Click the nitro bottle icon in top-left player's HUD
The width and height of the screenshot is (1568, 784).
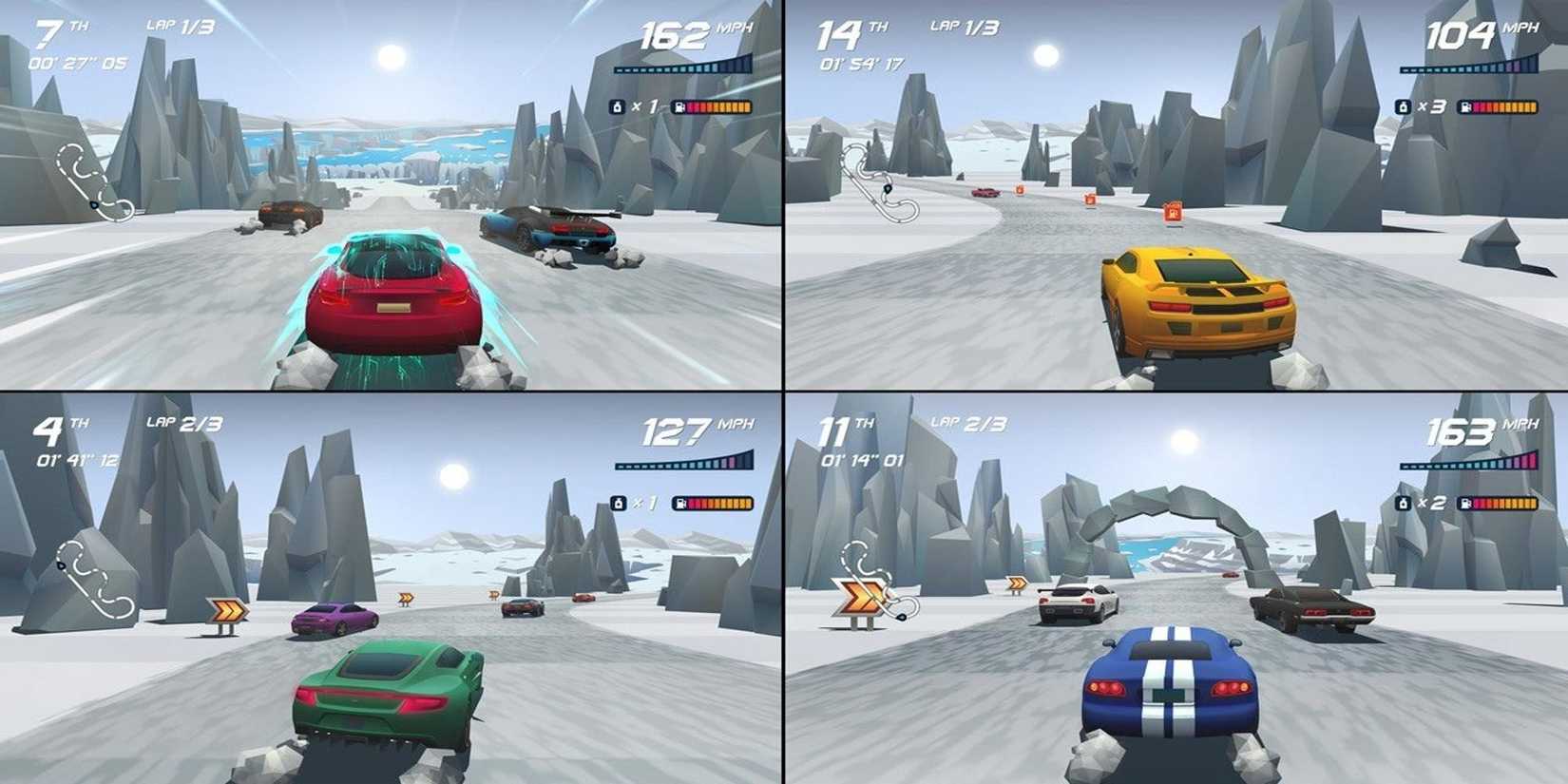615,105
